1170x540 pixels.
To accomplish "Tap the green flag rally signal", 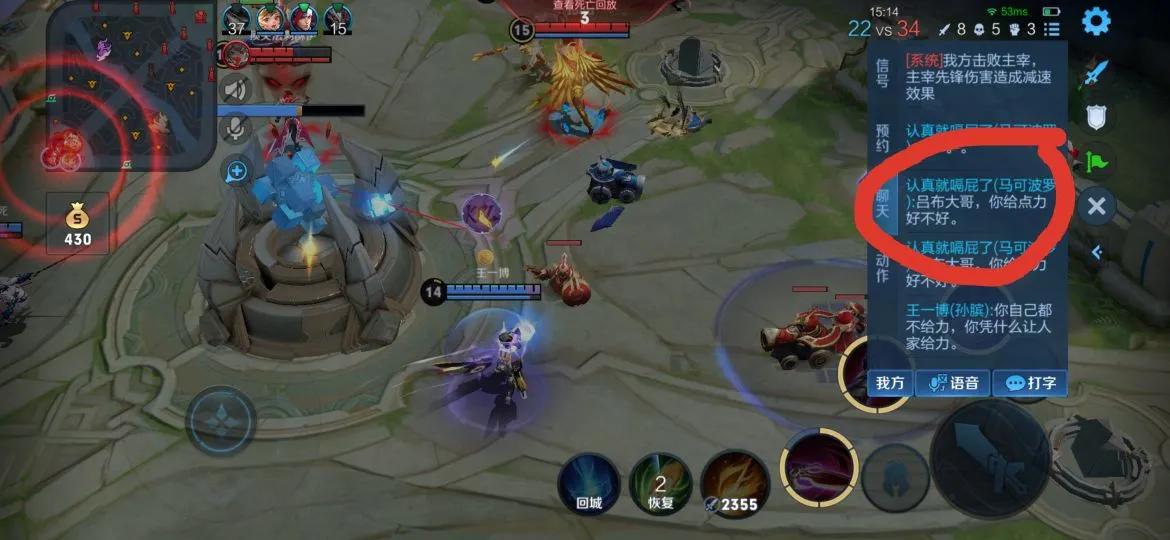I will coord(1097,162).
